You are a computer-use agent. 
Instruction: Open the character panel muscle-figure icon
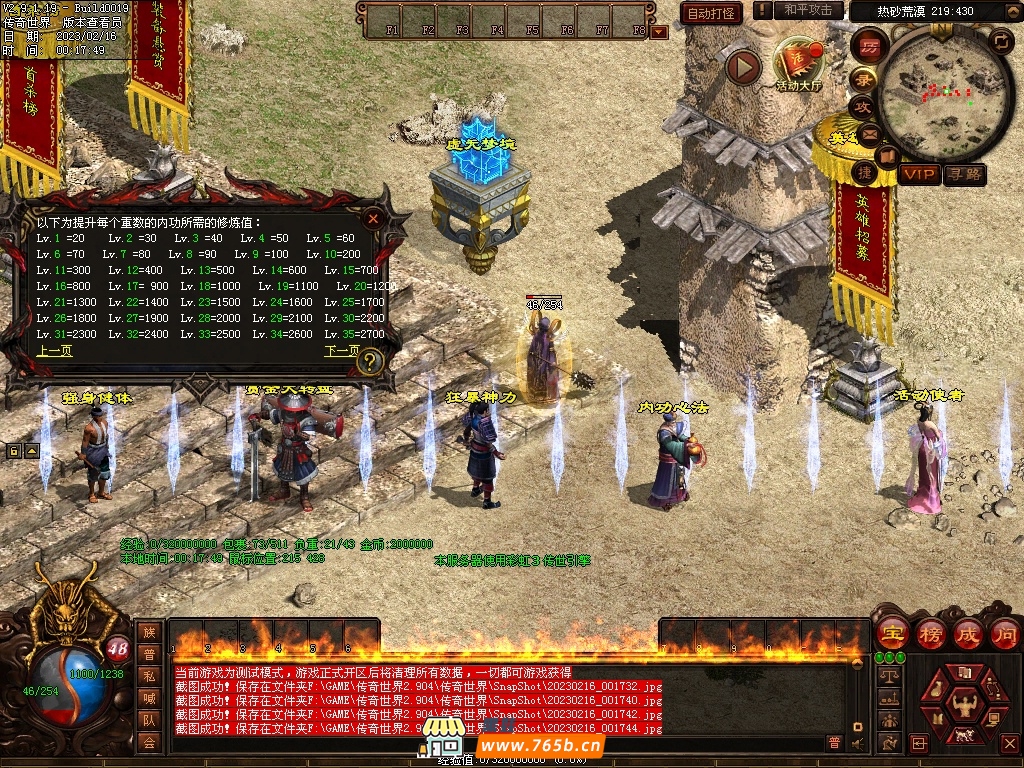(965, 707)
